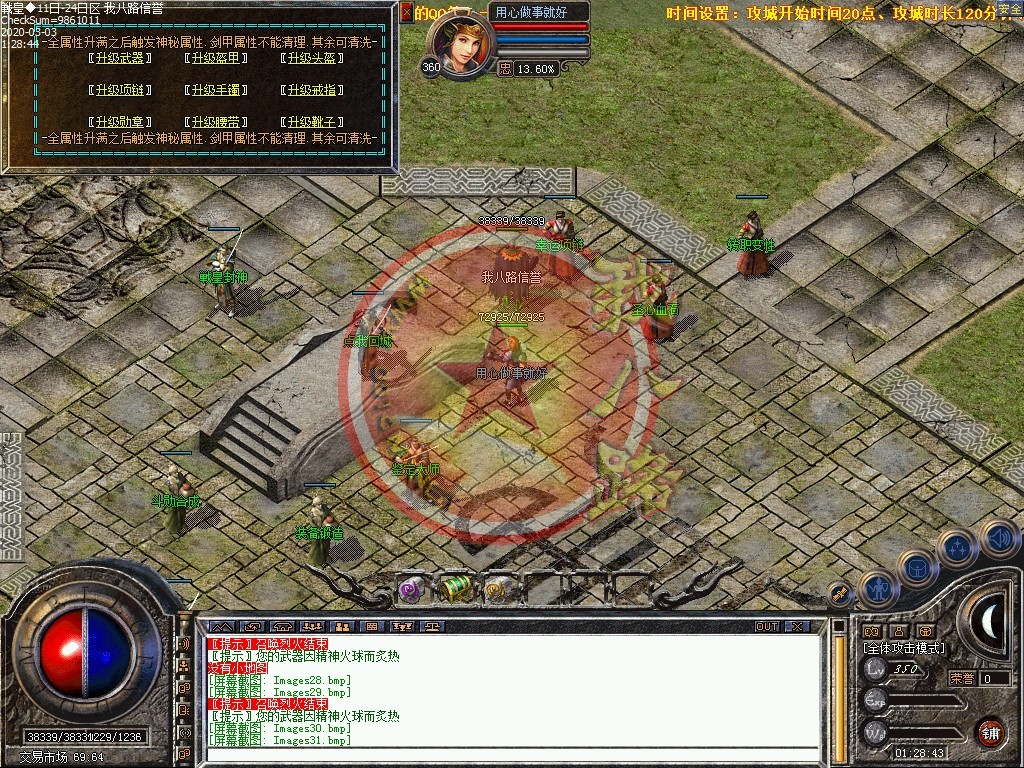The height and width of the screenshot is (768, 1024).
Task: Use the golden swirl scroll belt item
Action: point(498,590)
